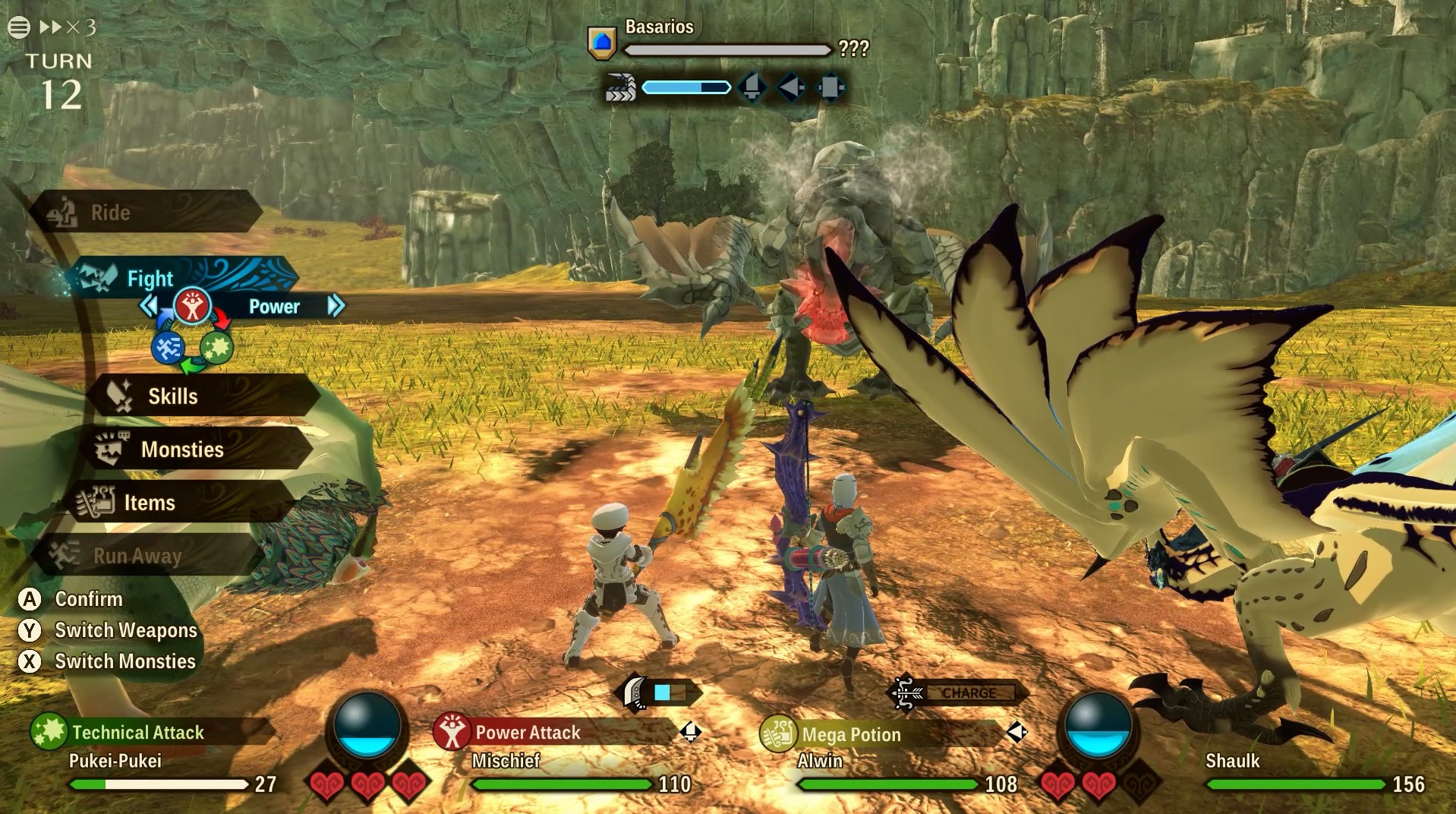Pick the red Power attack type icon
The height and width of the screenshot is (814, 1456).
[192, 306]
